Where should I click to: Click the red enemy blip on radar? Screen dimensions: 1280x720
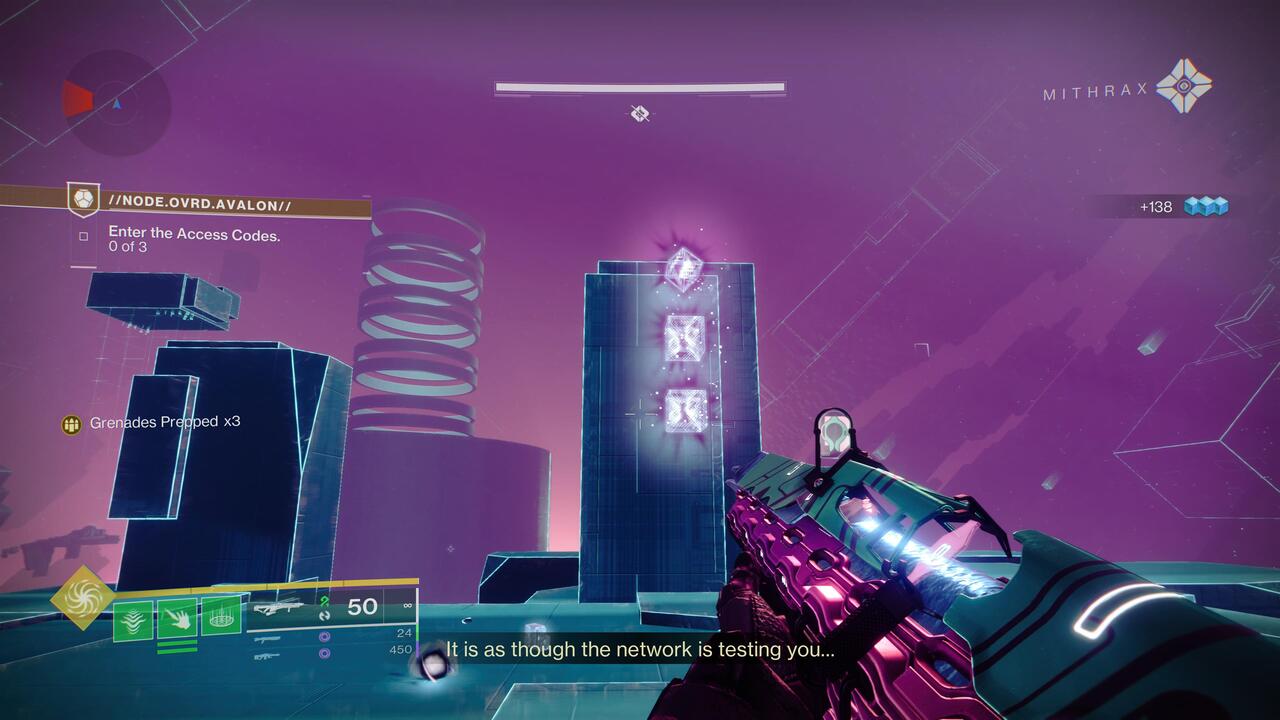[77, 98]
